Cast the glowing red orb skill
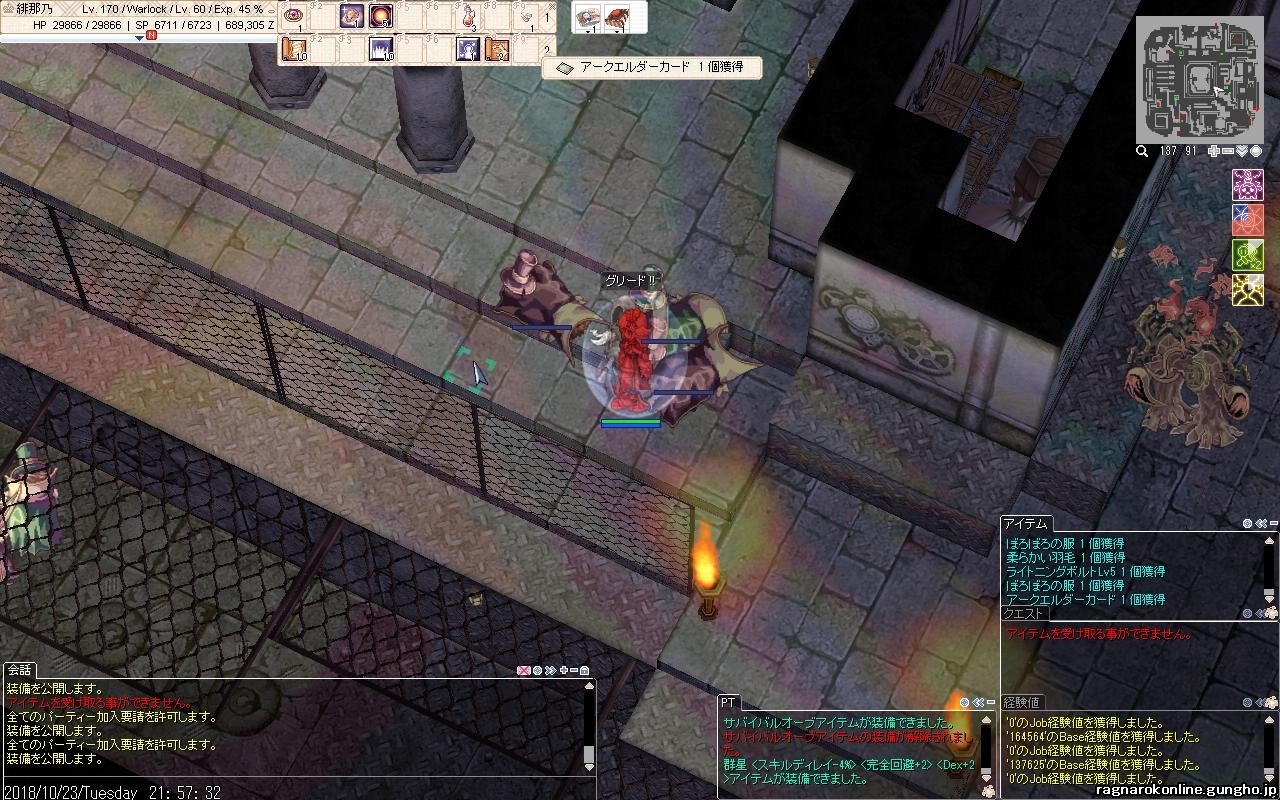 coord(381,17)
